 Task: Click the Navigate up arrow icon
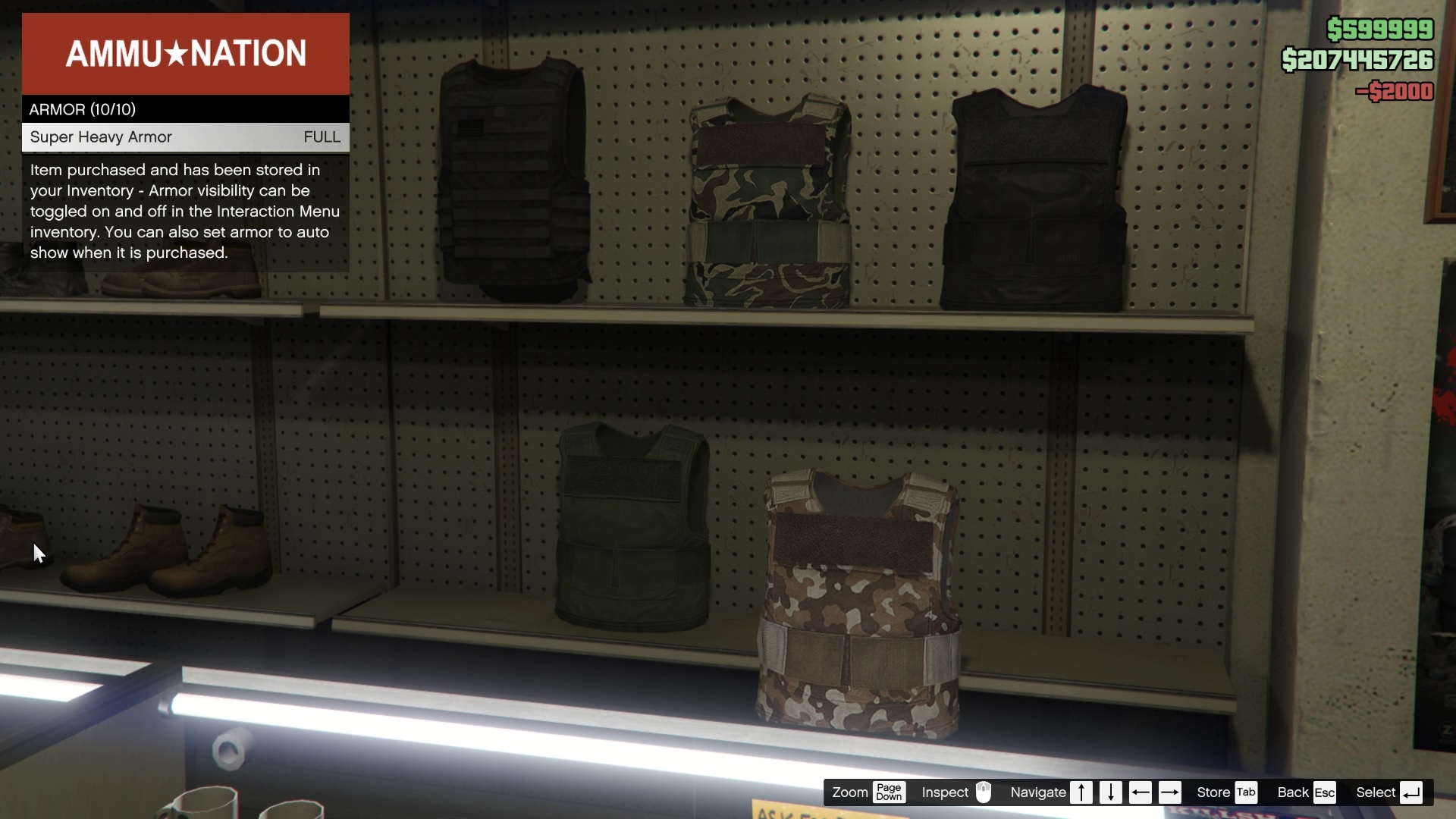click(1082, 792)
